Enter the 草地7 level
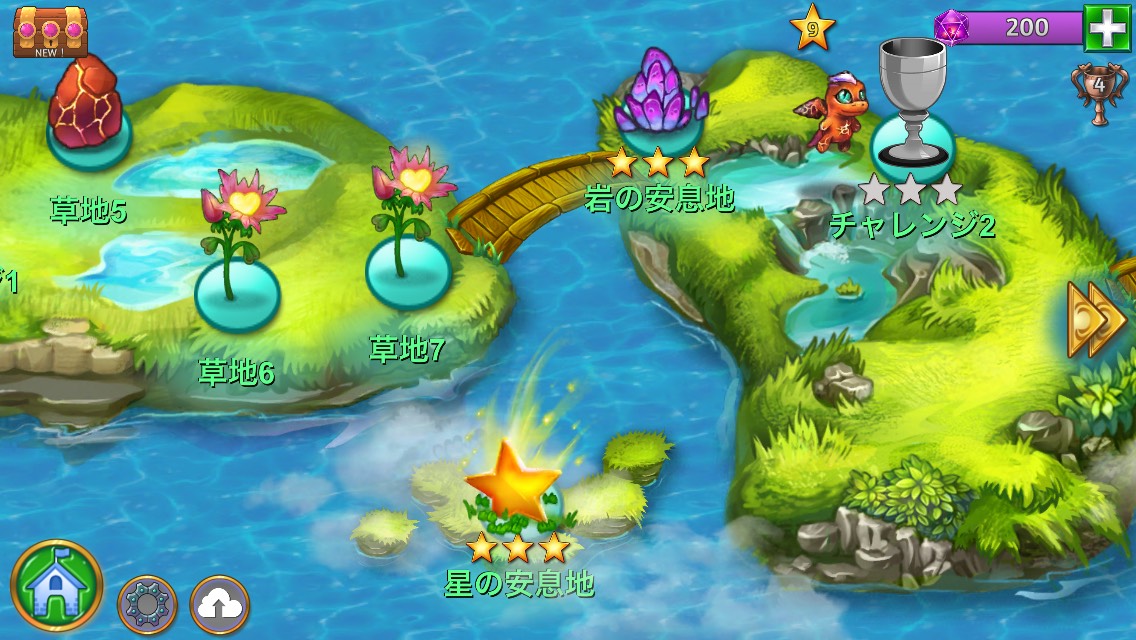 click(406, 270)
